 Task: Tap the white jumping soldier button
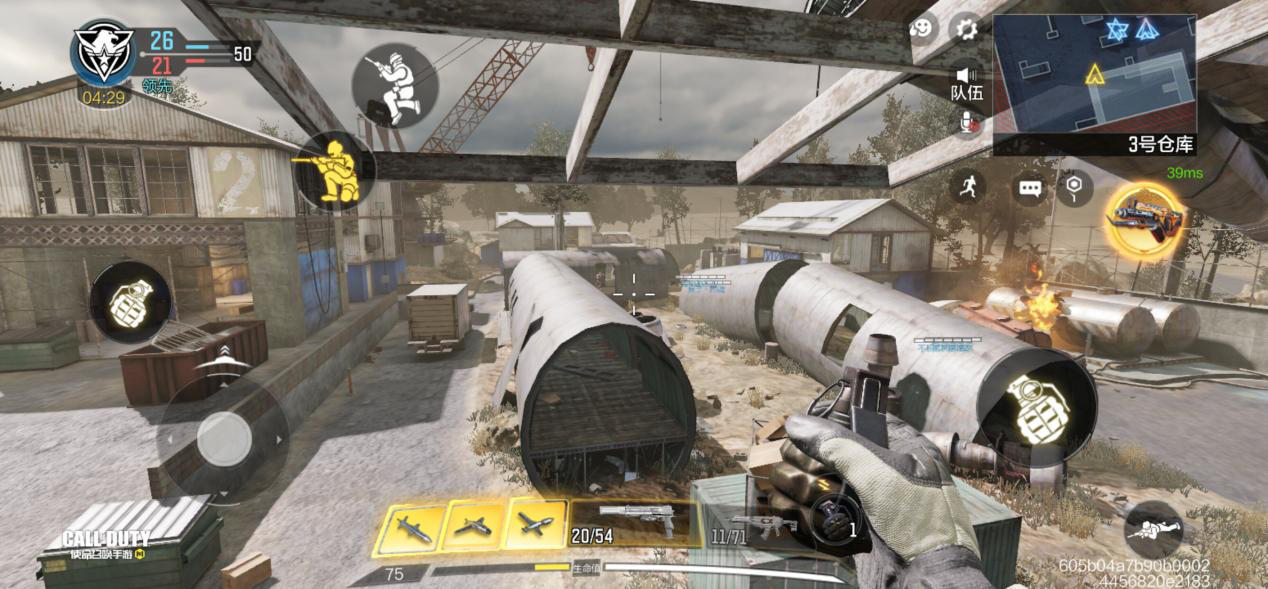(x=394, y=86)
